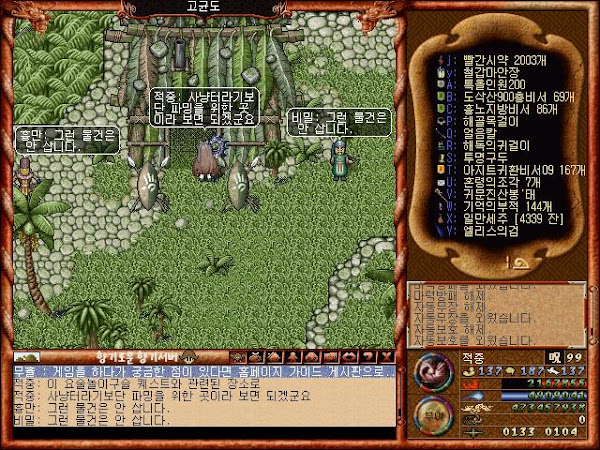Select the 도삭산900홍비서 item

tap(495, 101)
